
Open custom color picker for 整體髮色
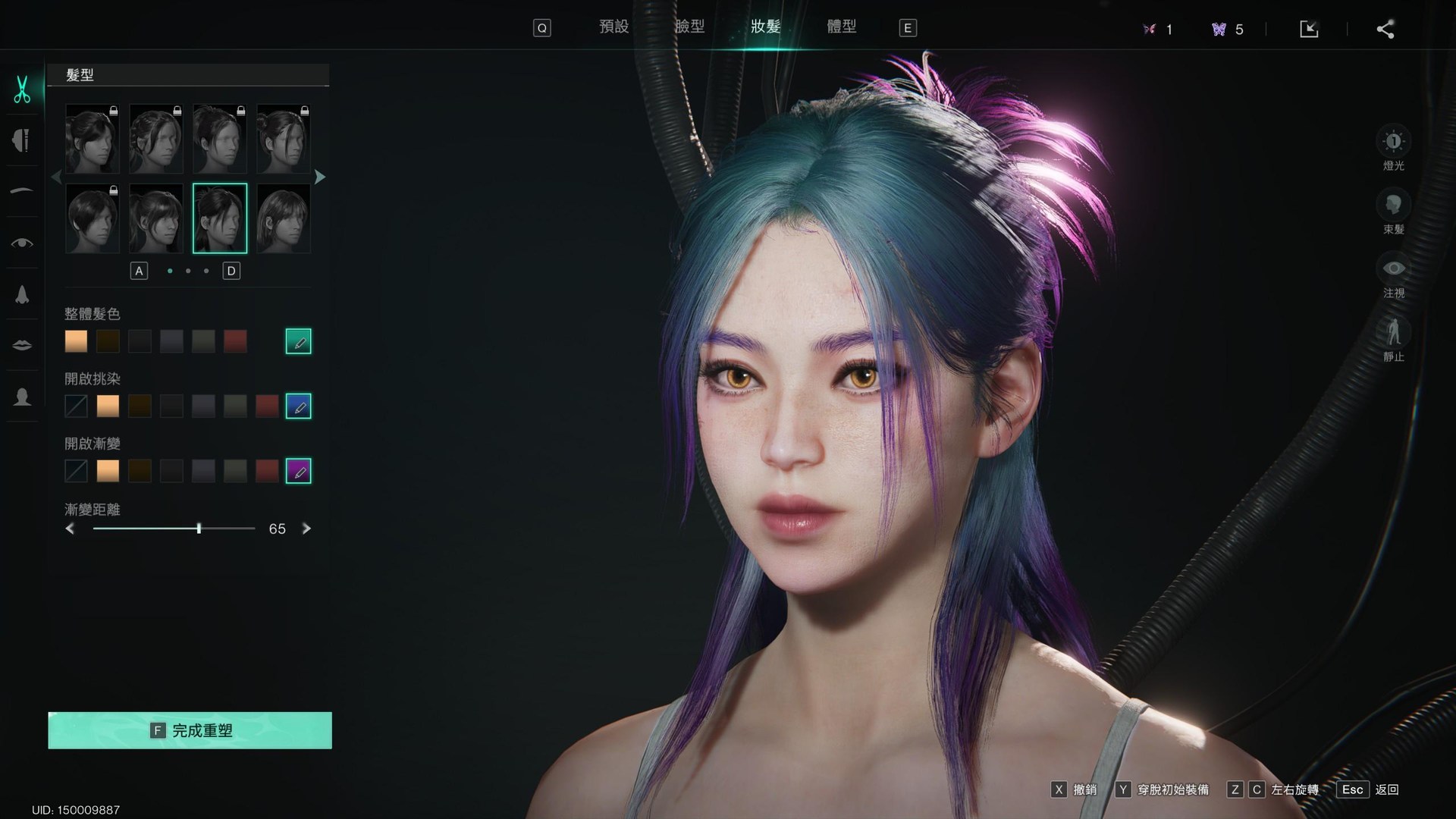pyautogui.click(x=298, y=342)
